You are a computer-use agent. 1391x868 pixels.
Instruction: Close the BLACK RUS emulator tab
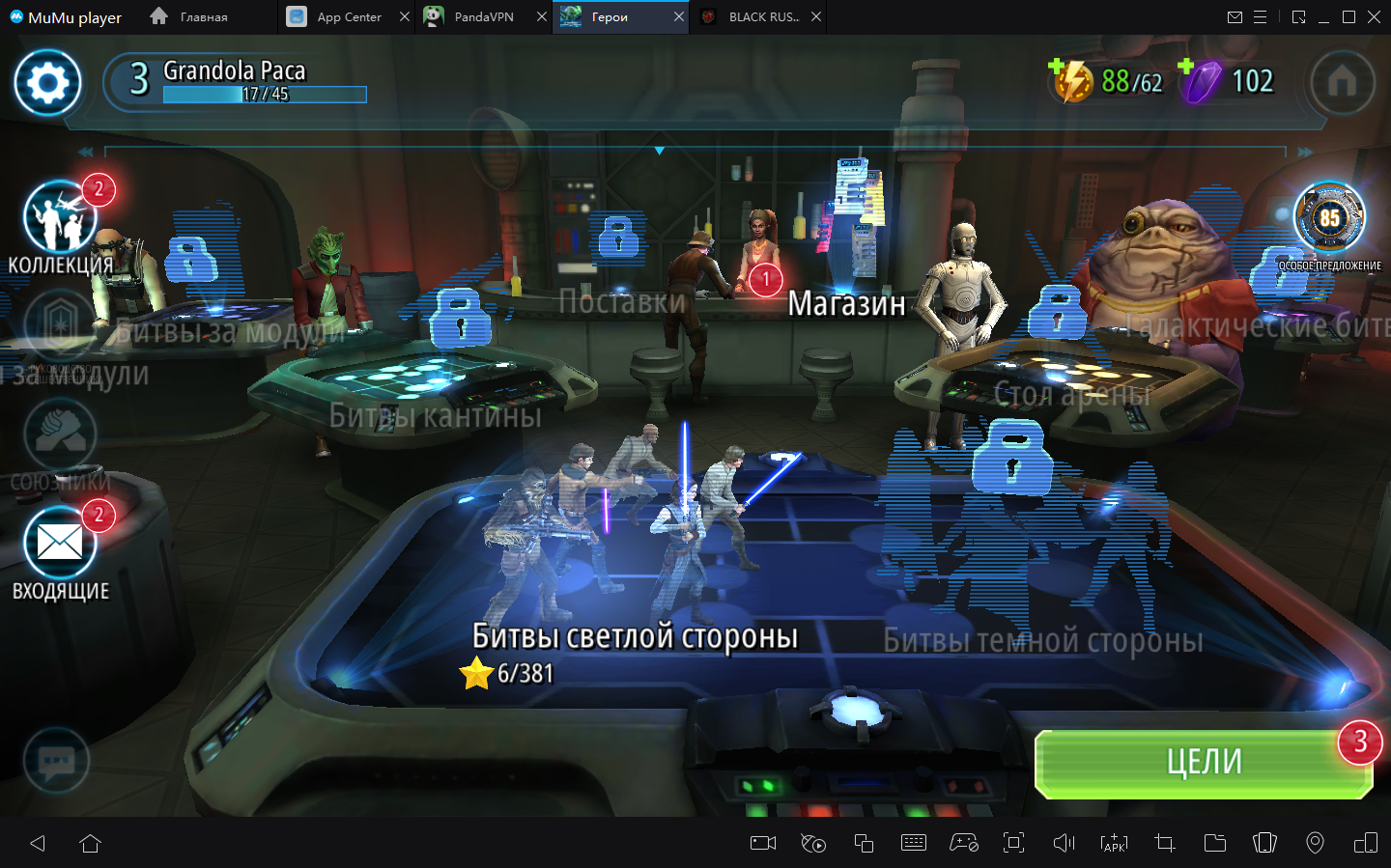click(816, 16)
